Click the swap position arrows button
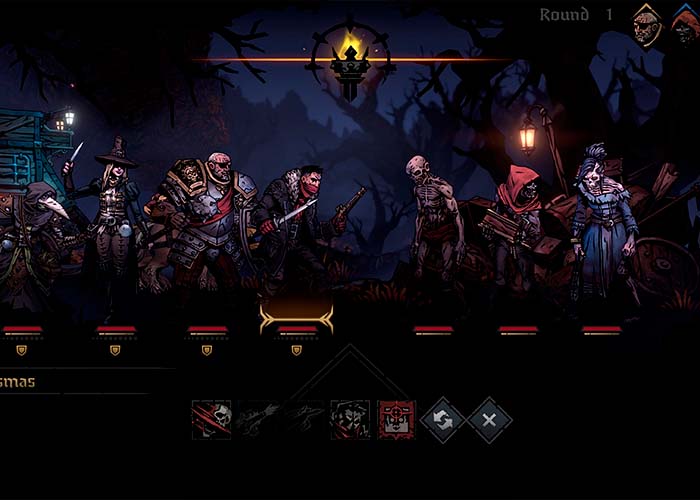The image size is (700, 500). click(442, 420)
